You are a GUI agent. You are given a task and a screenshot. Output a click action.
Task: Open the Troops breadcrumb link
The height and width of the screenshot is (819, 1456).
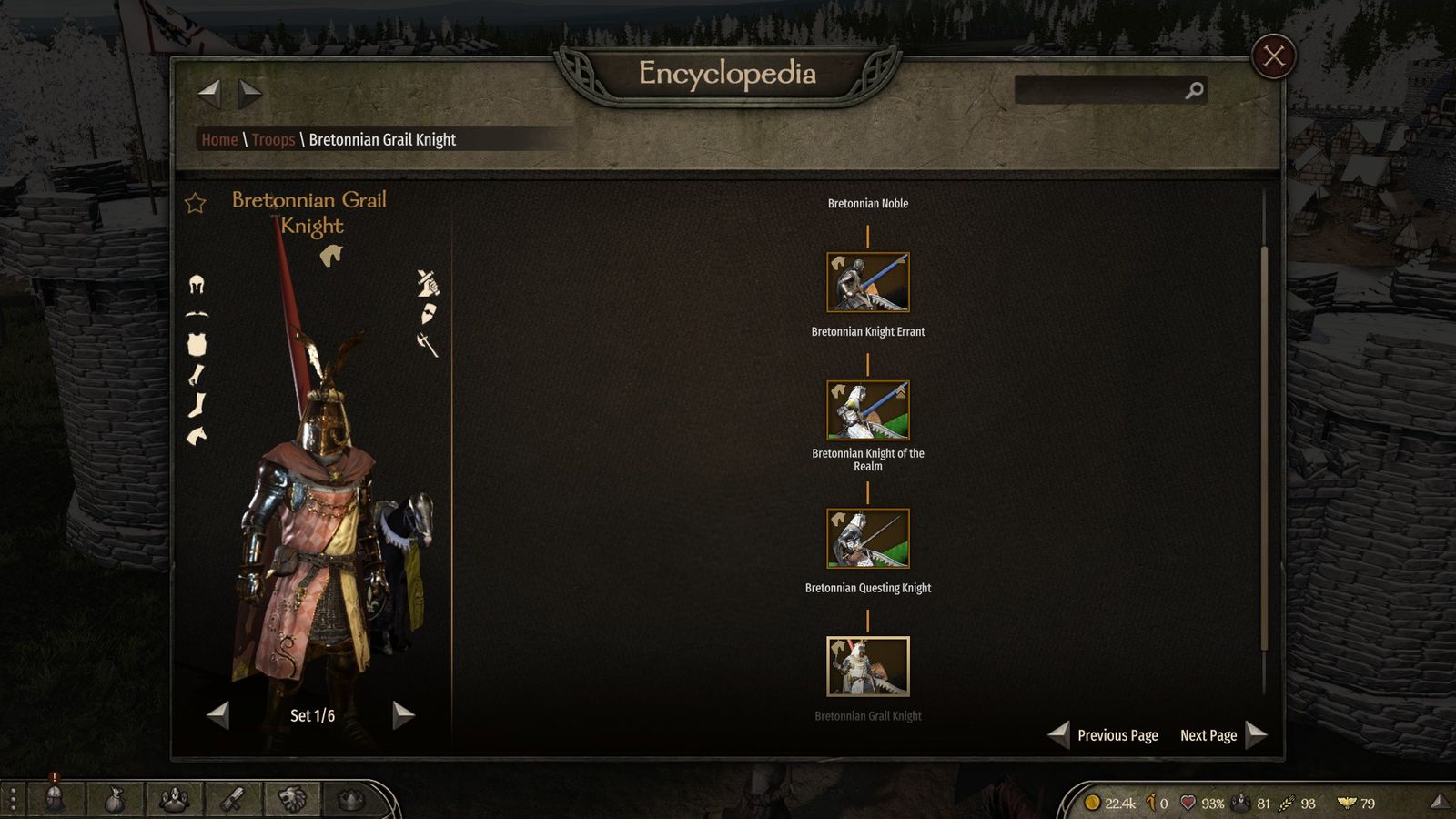[273, 139]
